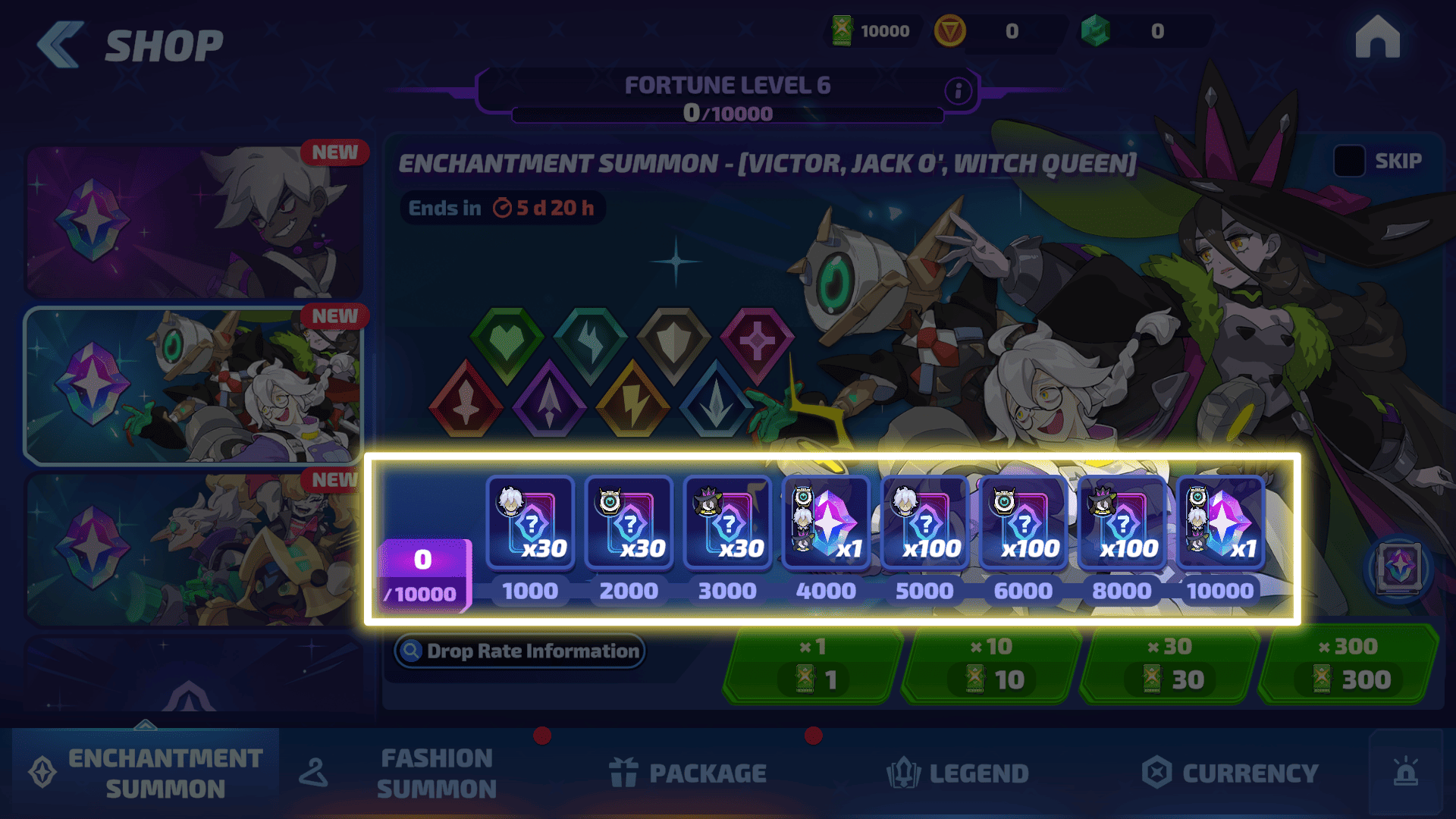This screenshot has height=819, width=1456.
Task: Open the Package tab
Action: pos(689,773)
